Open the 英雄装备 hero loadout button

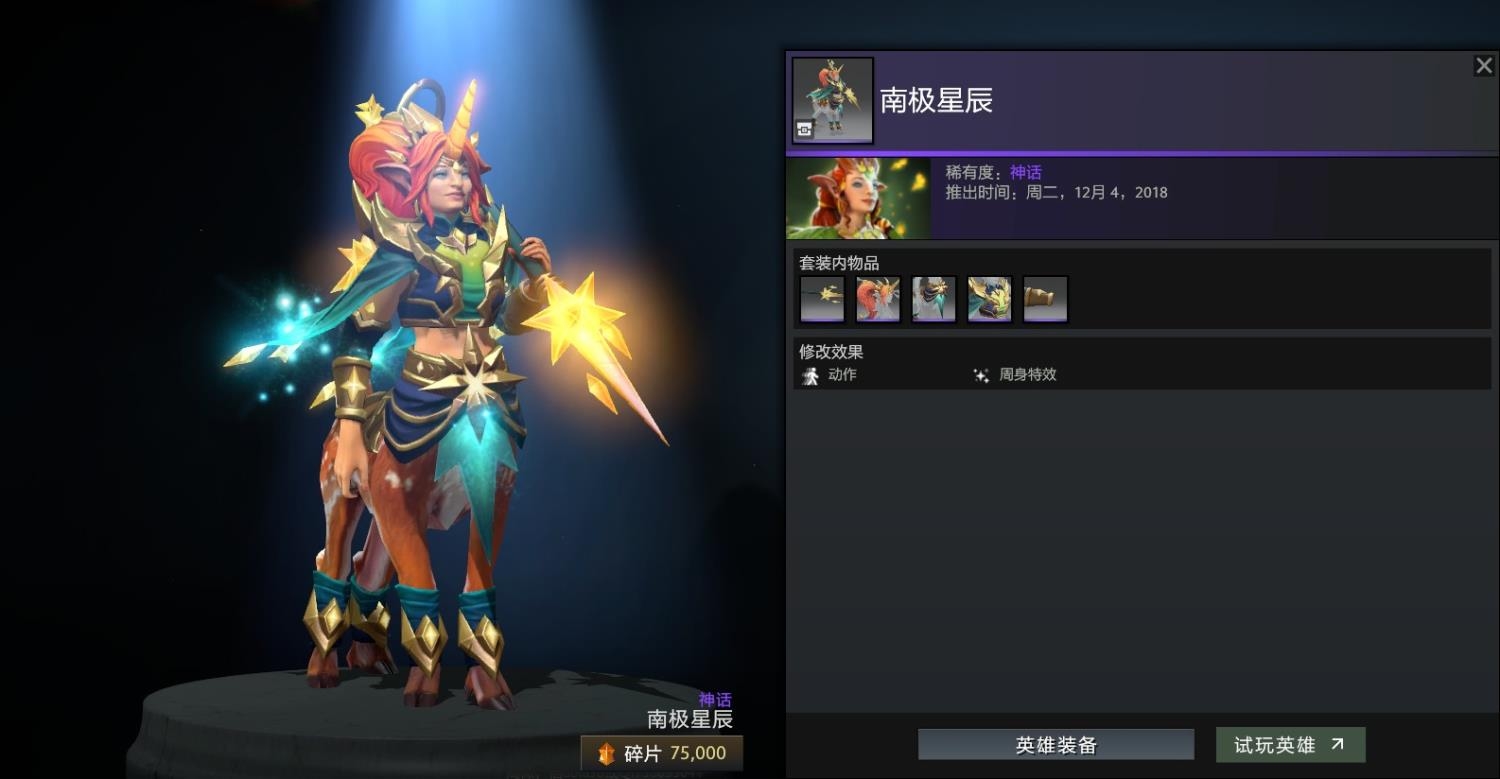[x=1056, y=745]
